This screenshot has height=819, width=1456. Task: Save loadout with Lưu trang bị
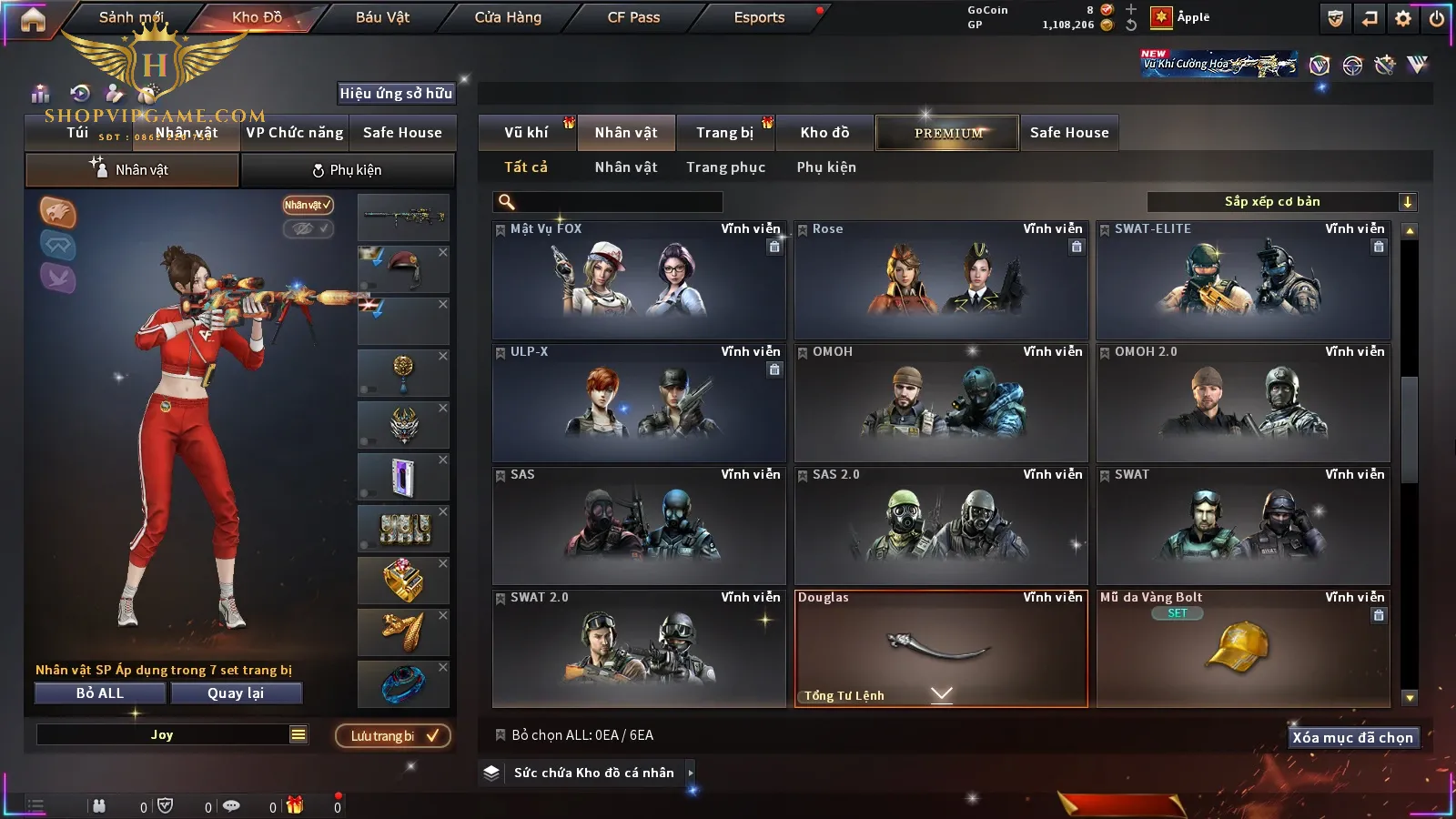point(393,736)
